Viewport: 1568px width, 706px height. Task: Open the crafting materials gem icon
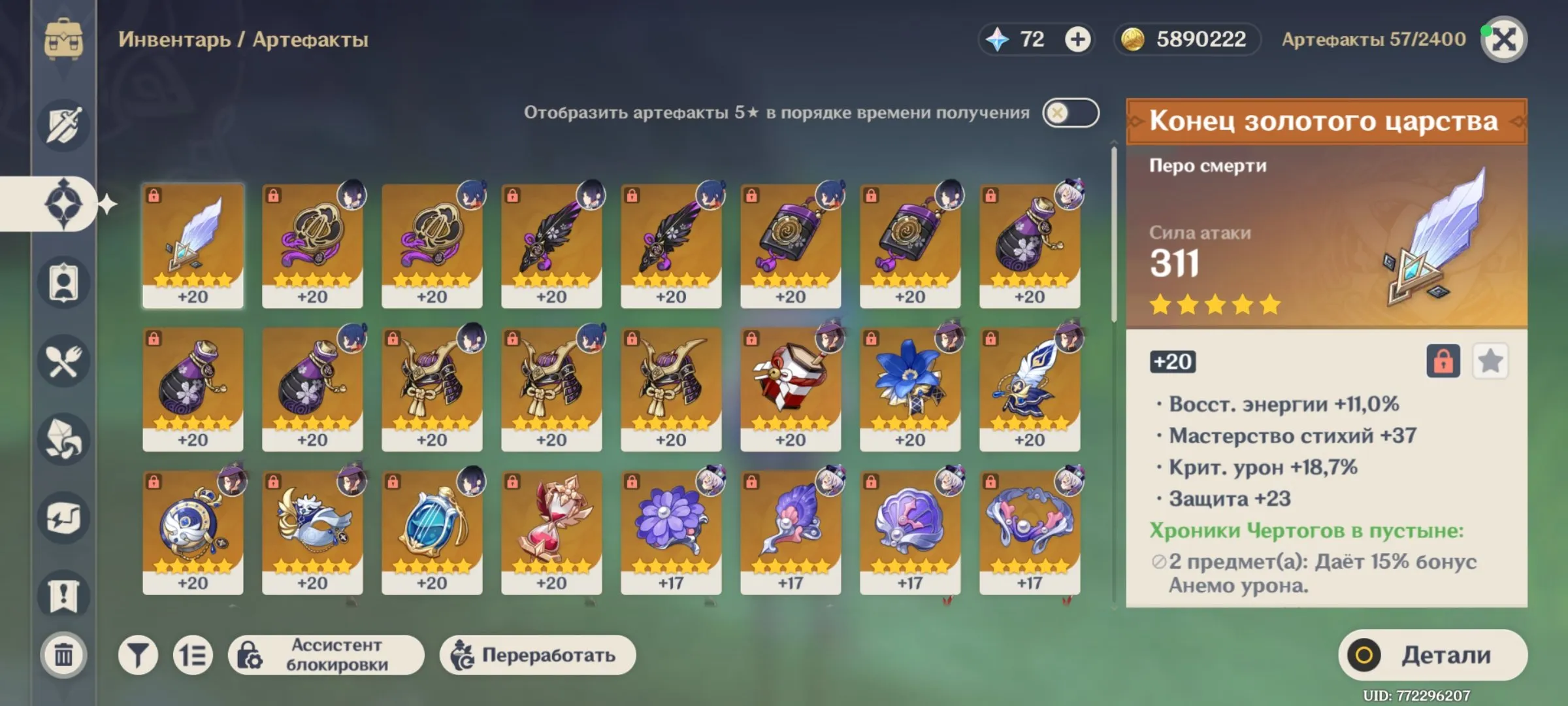[x=63, y=440]
